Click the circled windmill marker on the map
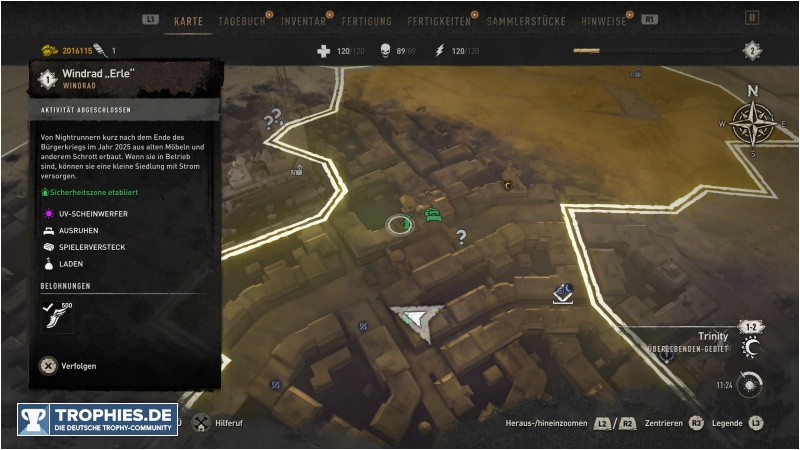The height and width of the screenshot is (450, 800). point(400,224)
